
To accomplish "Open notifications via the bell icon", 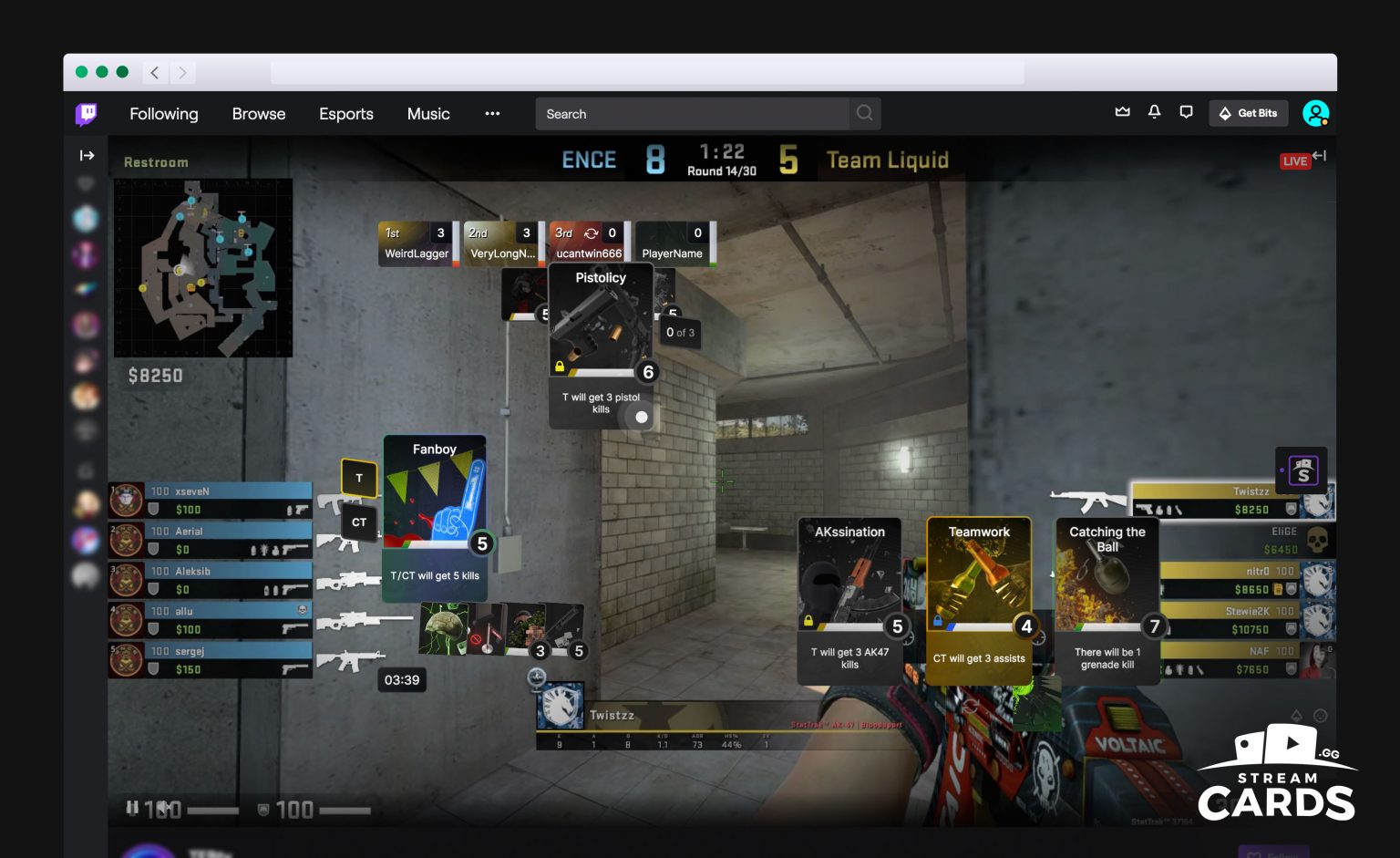I will click(x=1155, y=112).
